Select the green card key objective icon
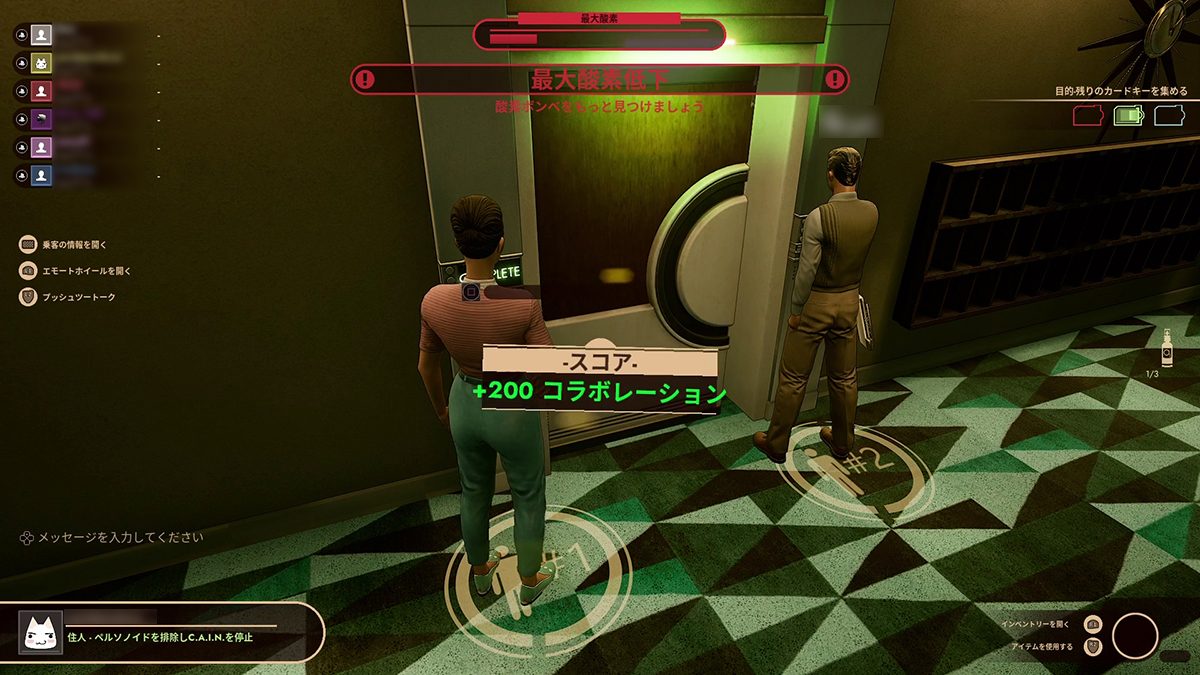1200x675 pixels. coord(1128,116)
